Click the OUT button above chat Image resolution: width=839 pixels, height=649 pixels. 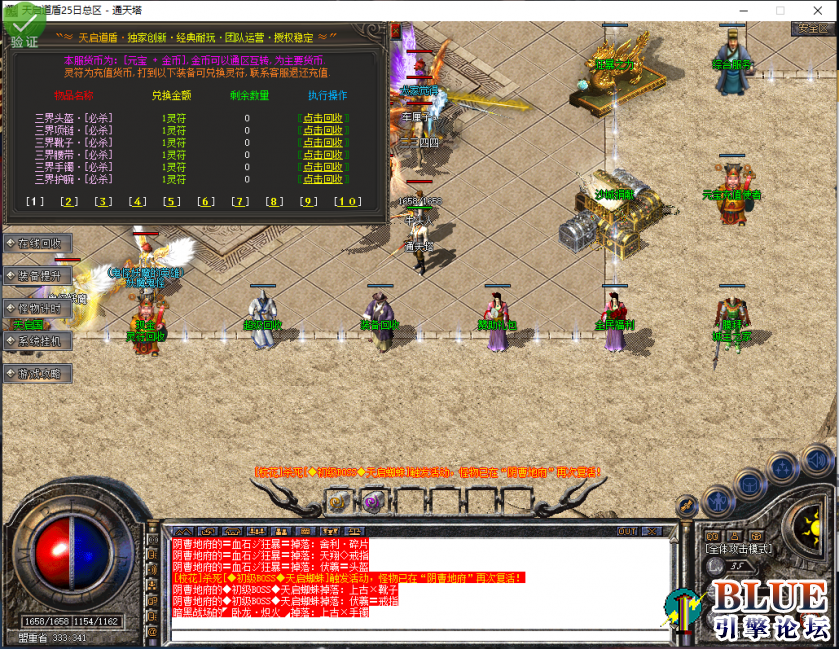pos(627,531)
